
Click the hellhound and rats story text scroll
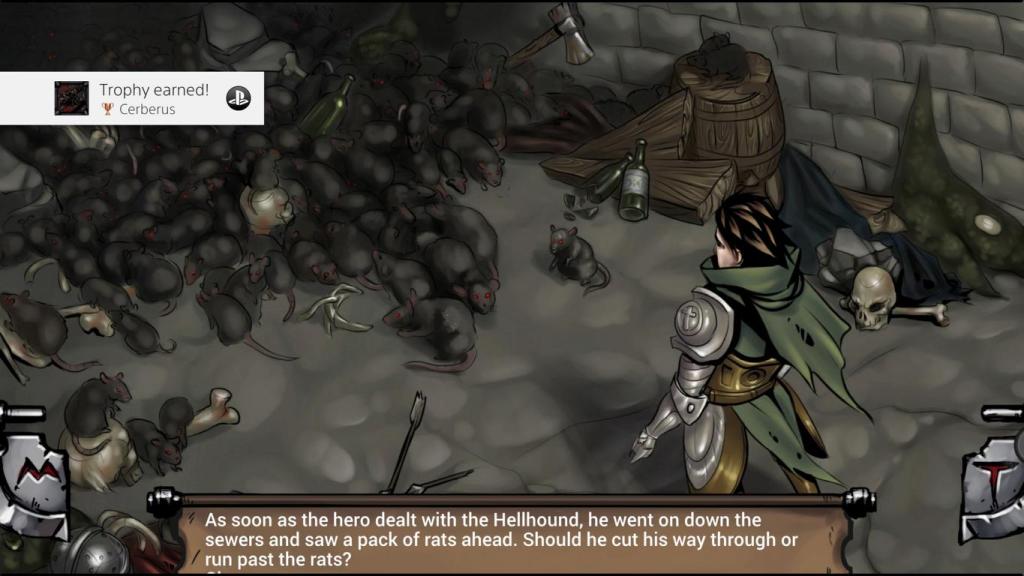coord(510,537)
